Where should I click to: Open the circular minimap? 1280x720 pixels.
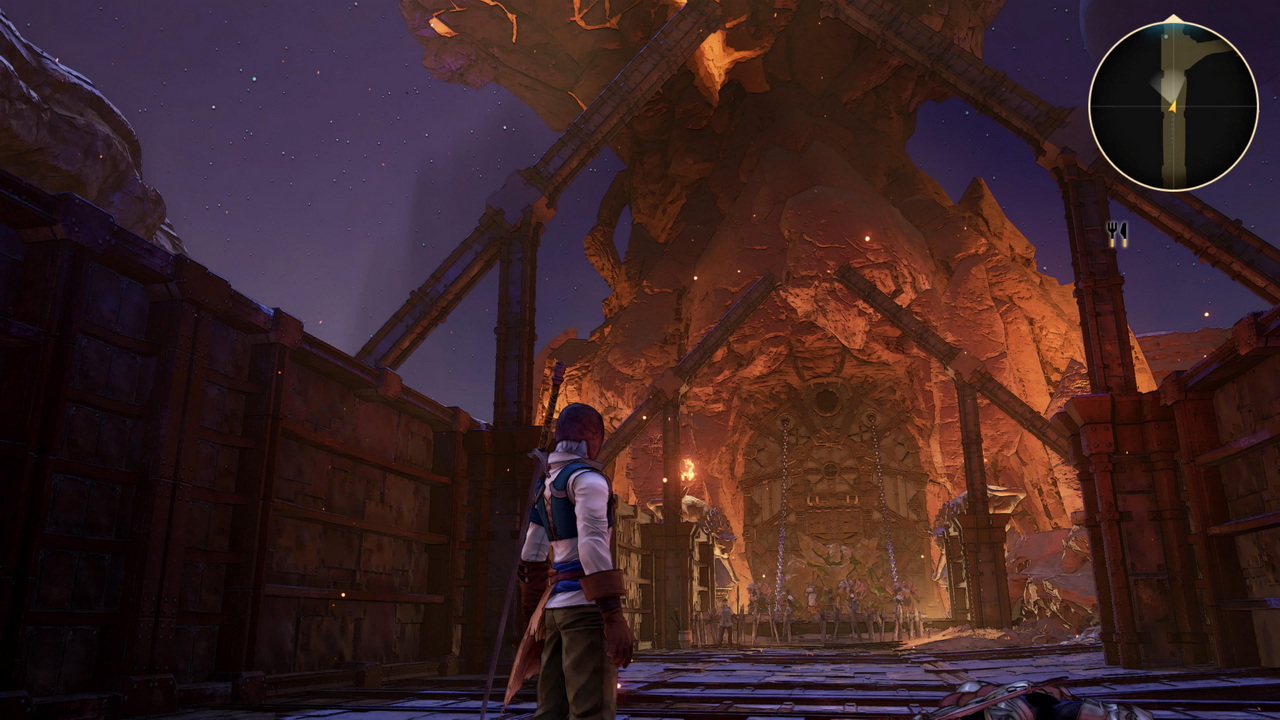coord(1172,105)
